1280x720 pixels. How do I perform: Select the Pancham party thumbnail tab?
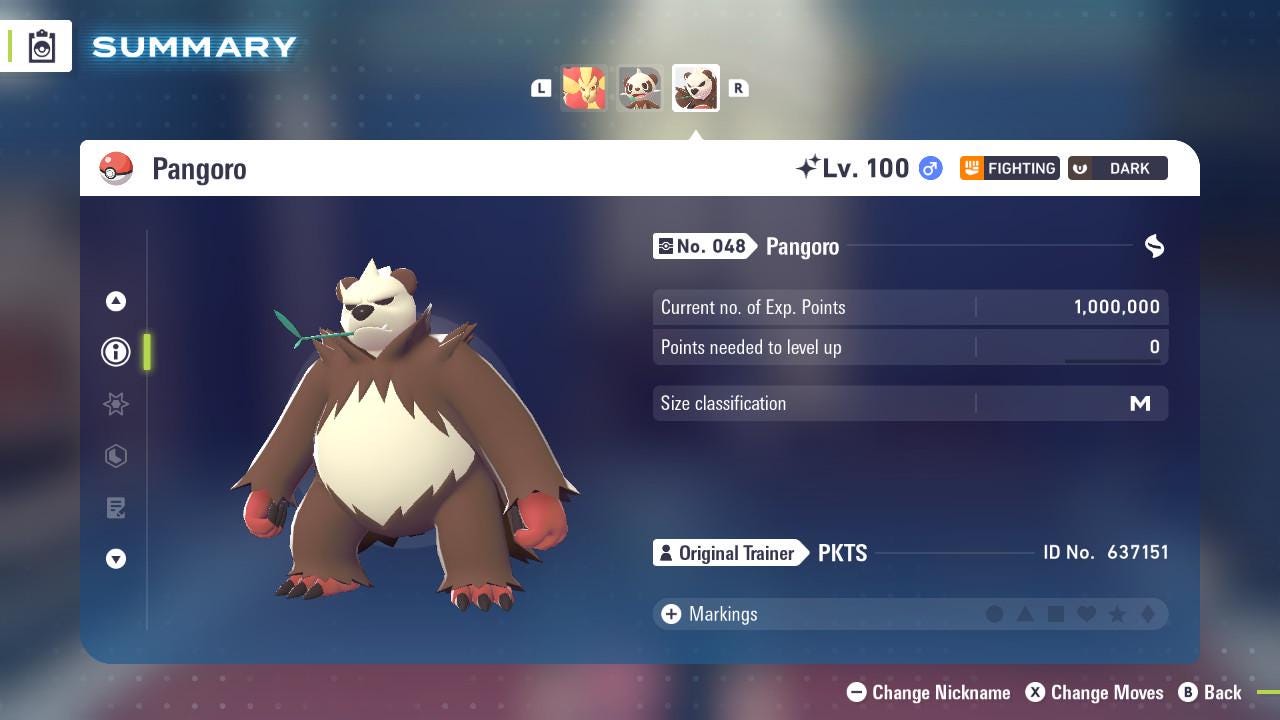coord(639,88)
